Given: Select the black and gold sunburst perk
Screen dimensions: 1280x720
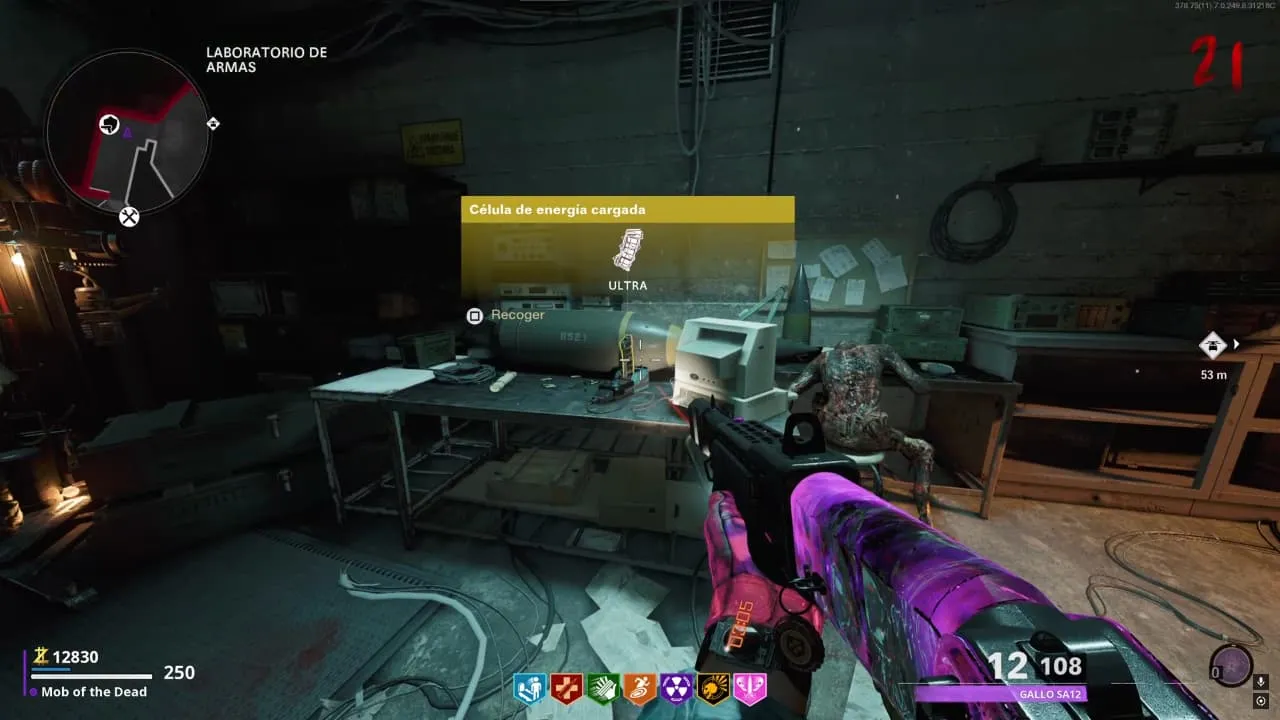Looking at the screenshot, I should pos(712,688).
